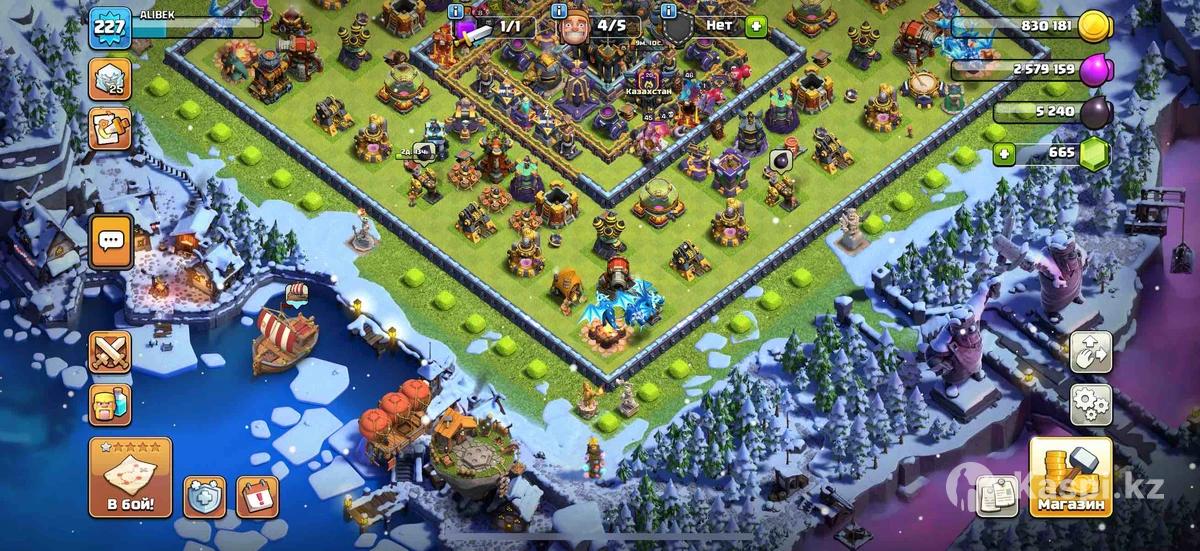Open the settings gears button
The width and height of the screenshot is (1200, 551).
(x=1091, y=404)
